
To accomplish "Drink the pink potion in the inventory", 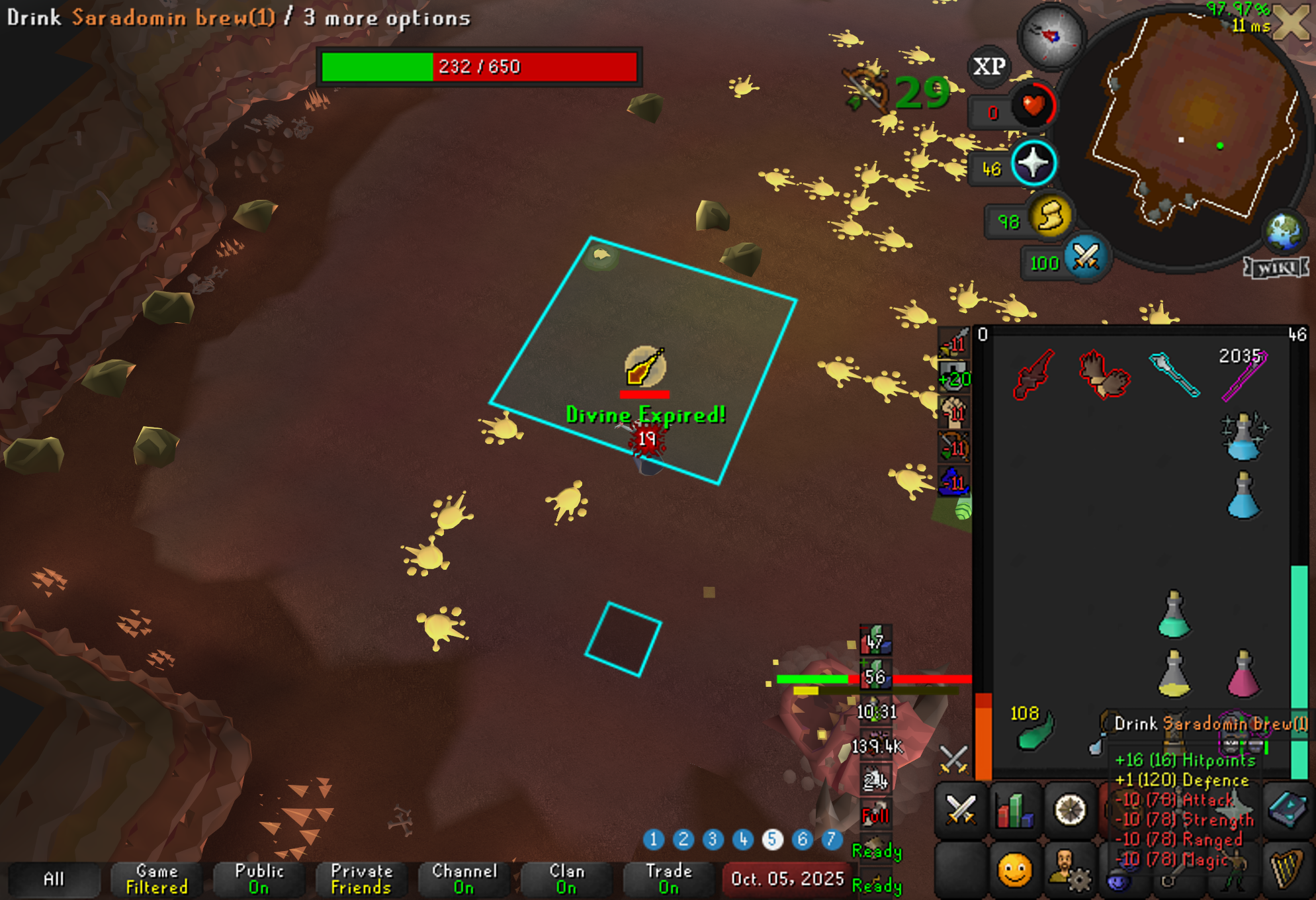I will [x=1243, y=675].
